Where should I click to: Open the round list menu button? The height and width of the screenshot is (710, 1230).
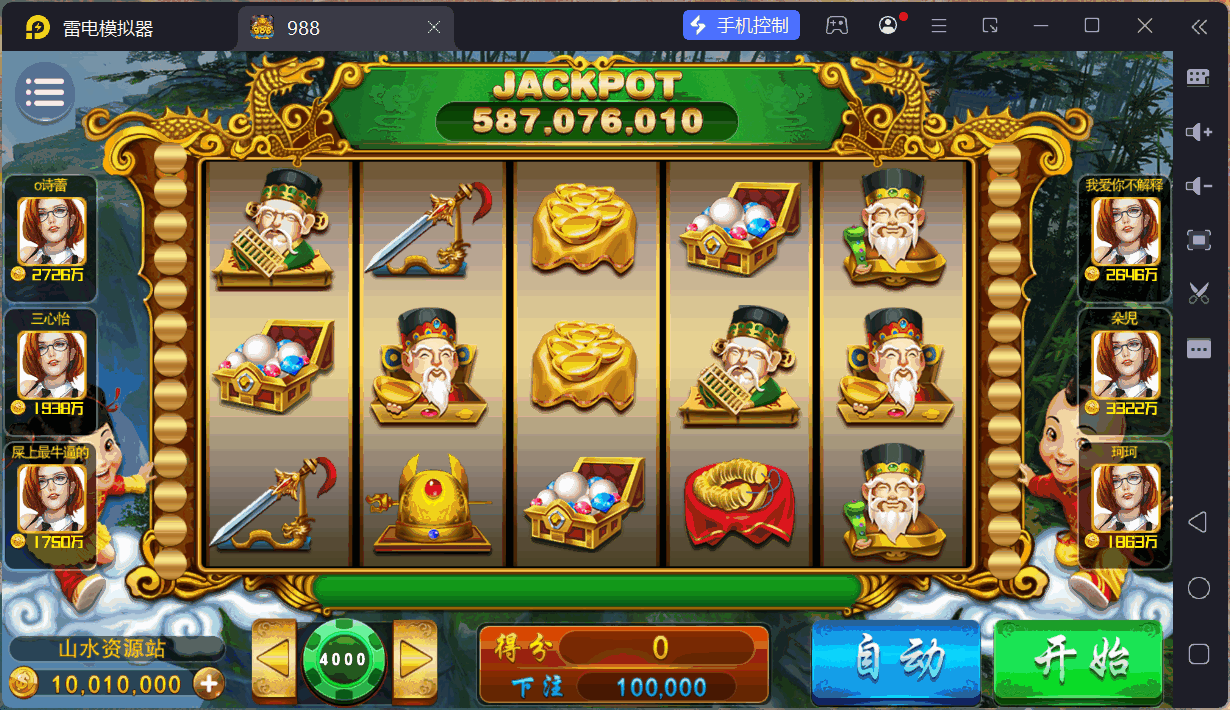(44, 93)
